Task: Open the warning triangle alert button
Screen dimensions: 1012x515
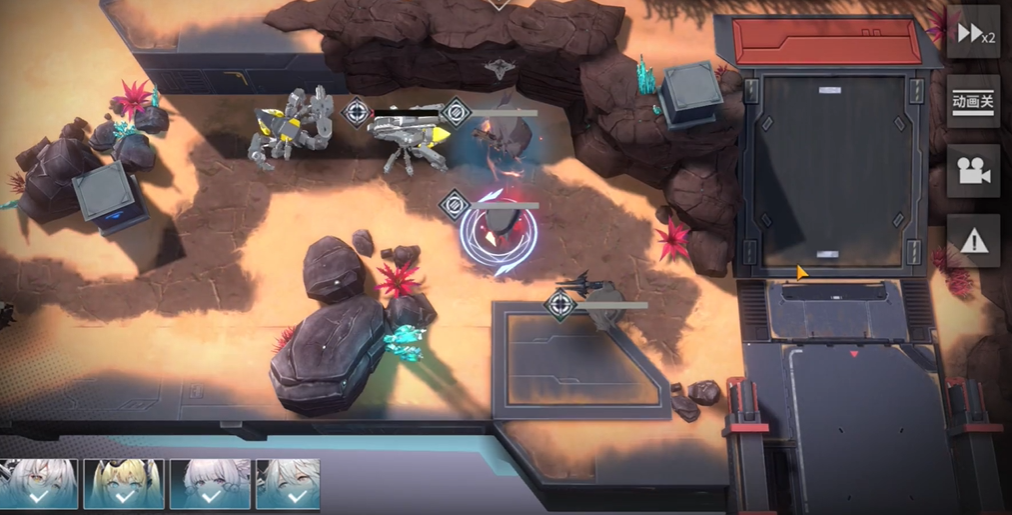Action: (973, 240)
